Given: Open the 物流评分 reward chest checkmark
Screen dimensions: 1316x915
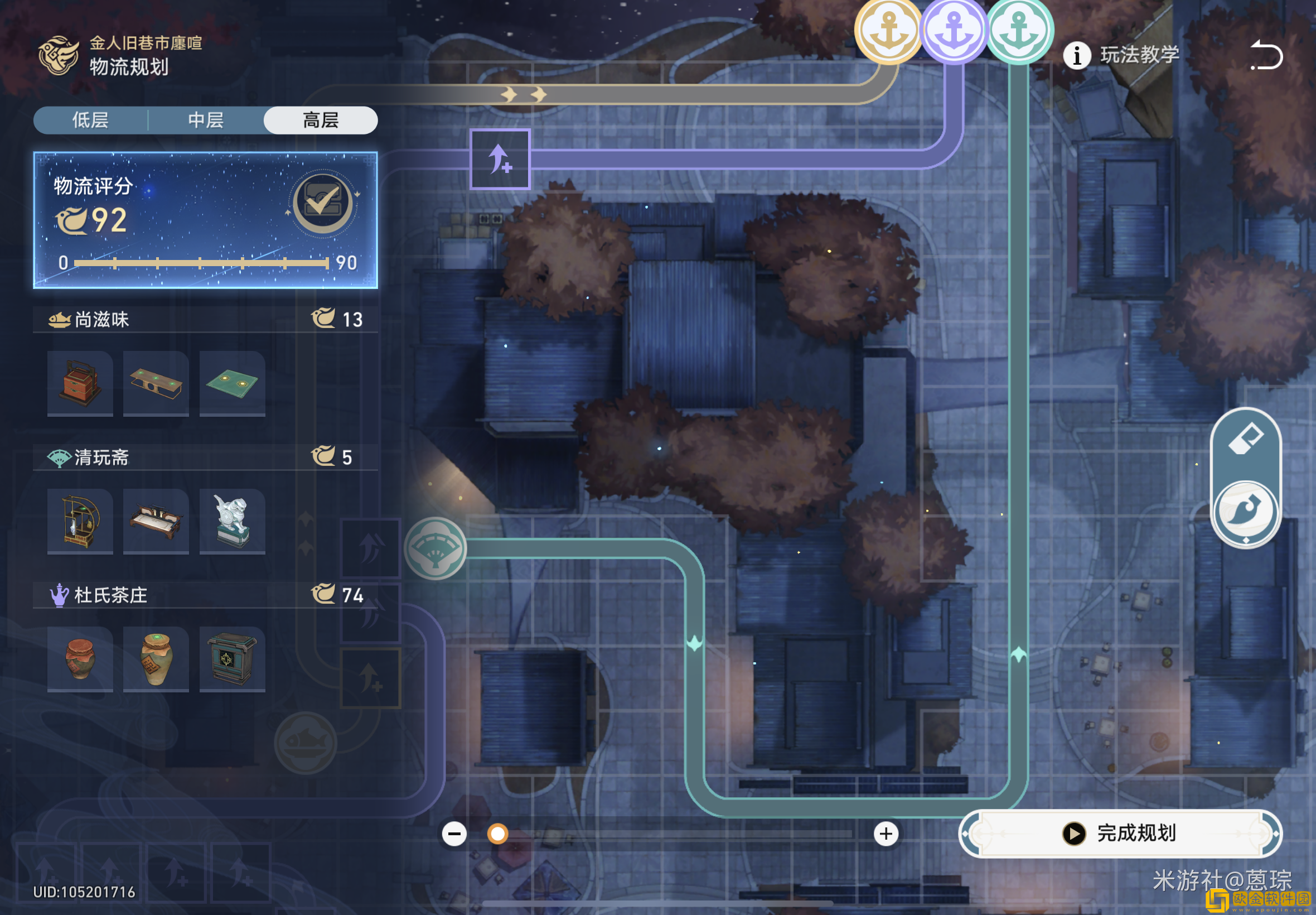Looking at the screenshot, I should pos(322,203).
